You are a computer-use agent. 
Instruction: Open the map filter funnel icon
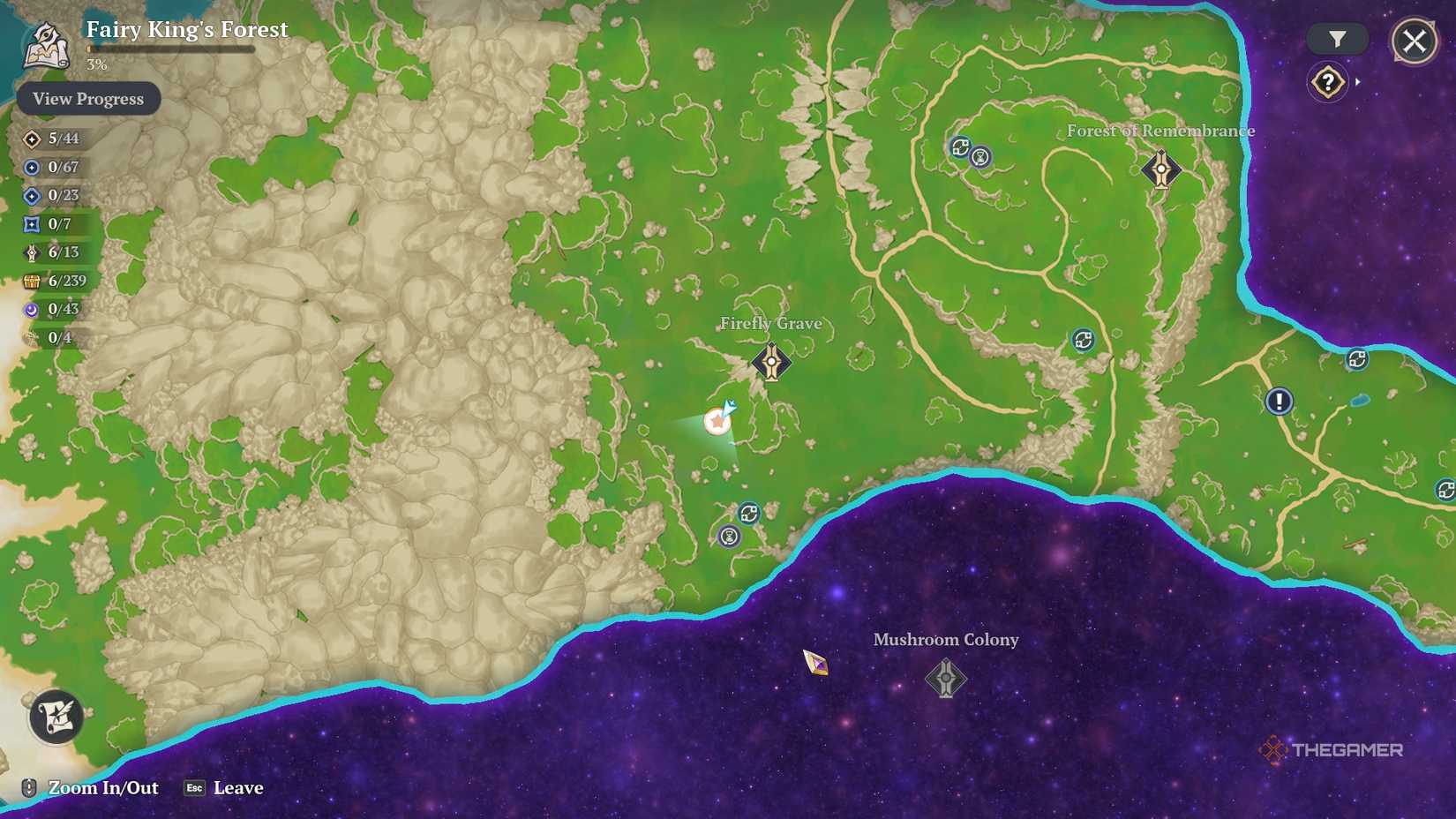[1338, 39]
